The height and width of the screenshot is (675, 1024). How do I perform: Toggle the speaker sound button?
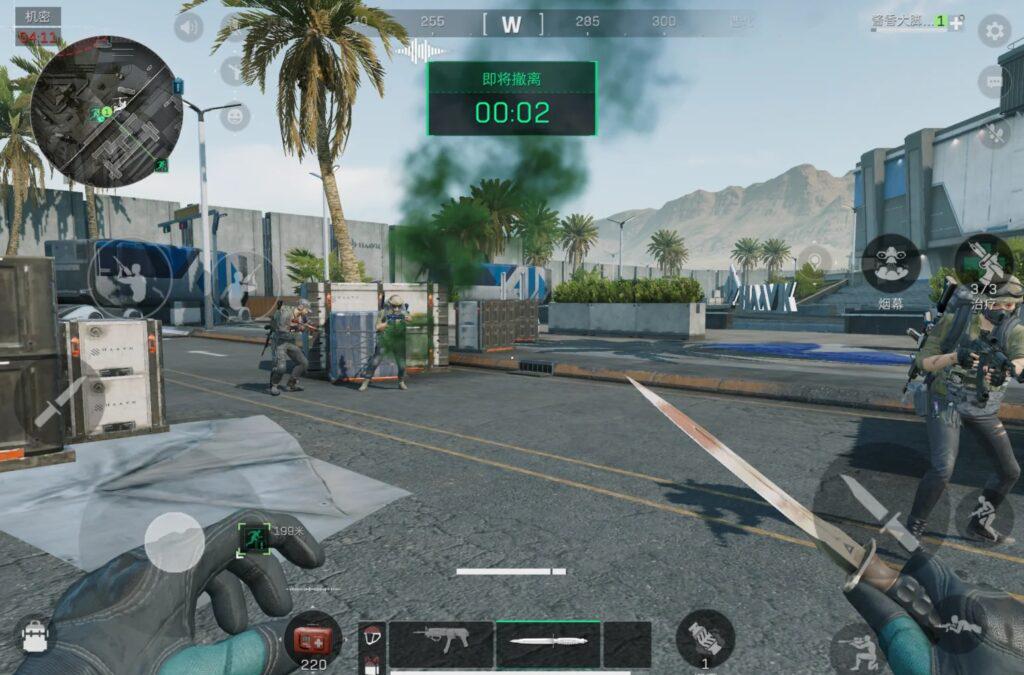tap(188, 27)
